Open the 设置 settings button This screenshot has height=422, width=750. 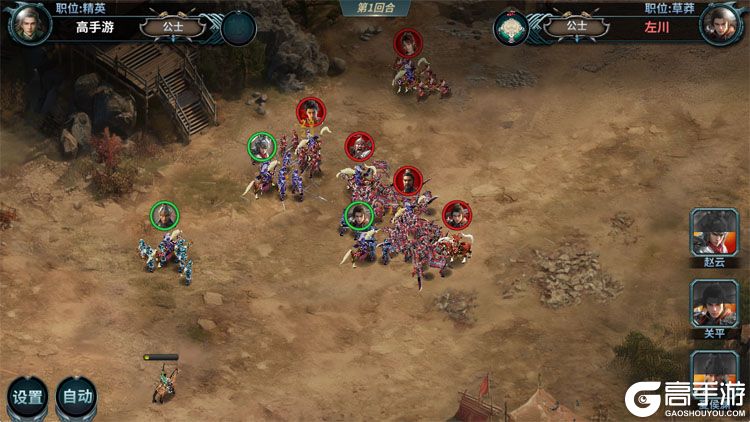point(27,396)
